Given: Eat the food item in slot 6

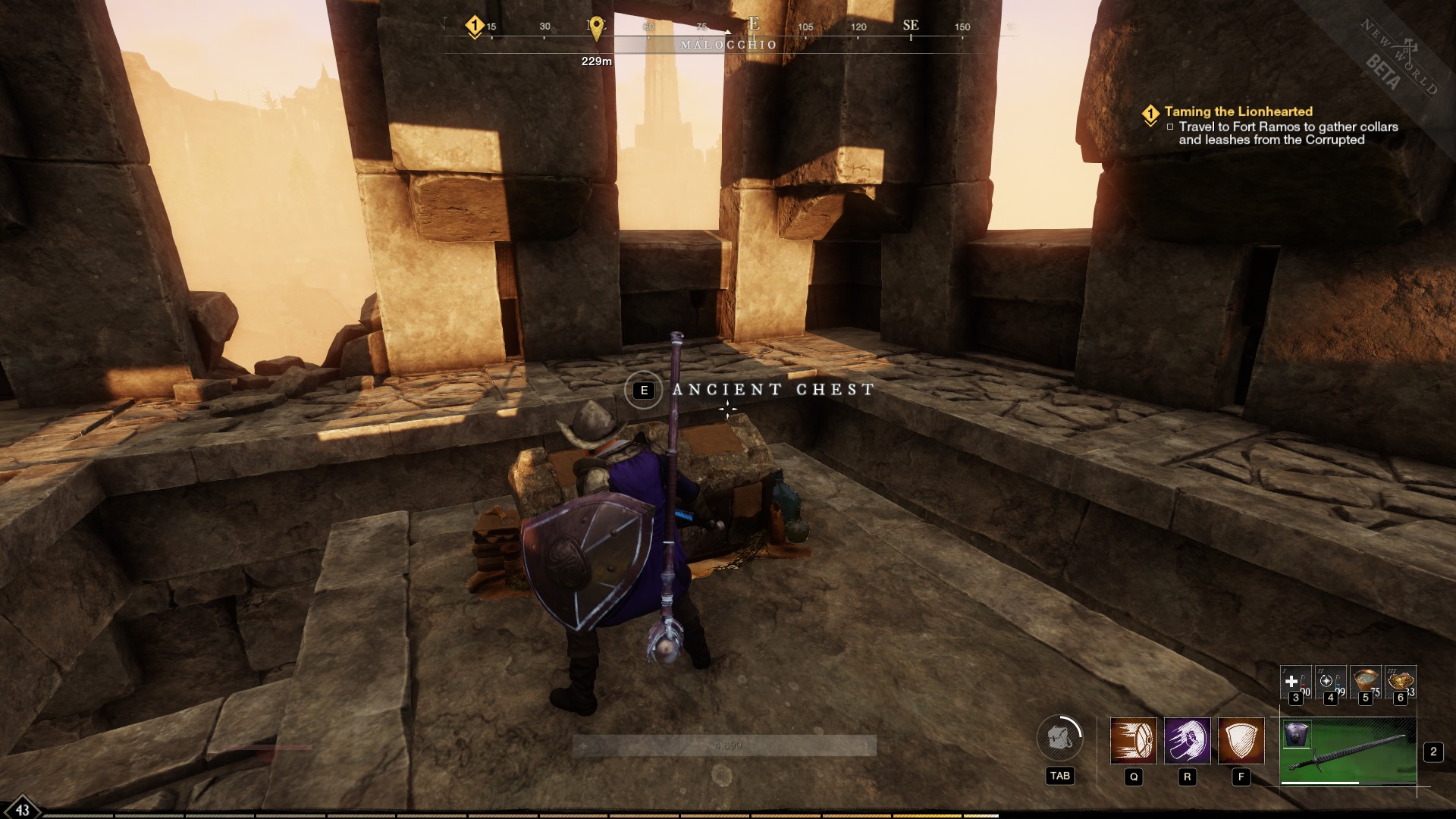Looking at the screenshot, I should [x=1400, y=680].
